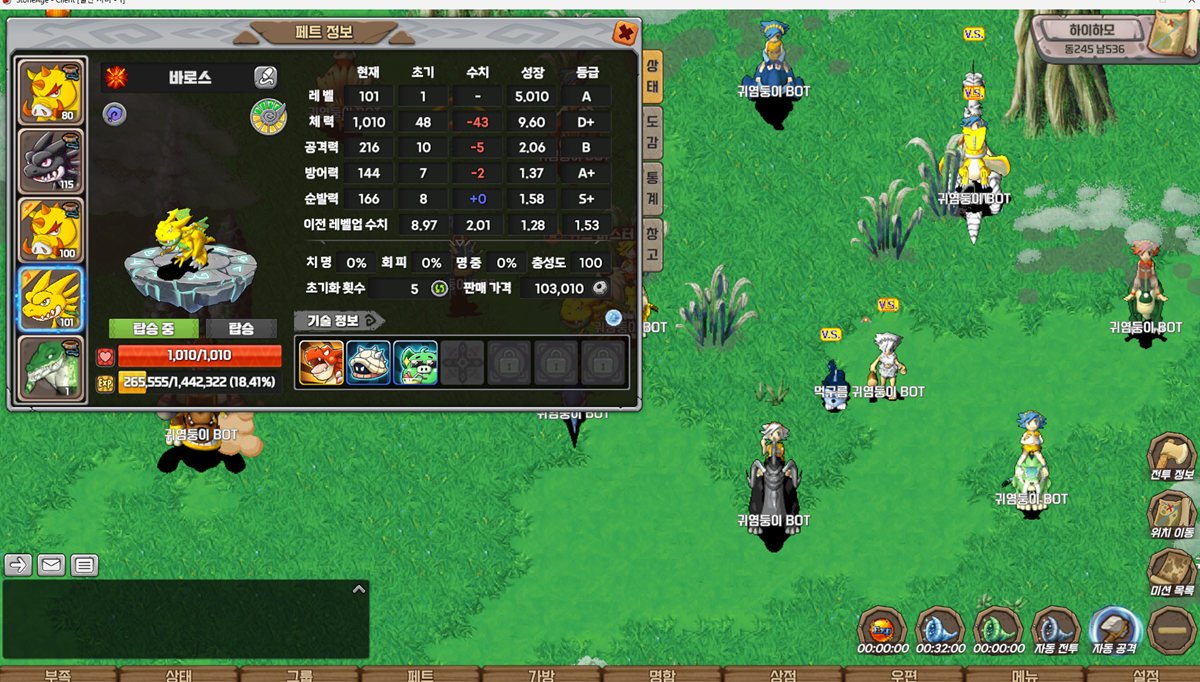Close the 페트 정보 pet info window
Viewport: 1200px width, 682px height.
[625, 33]
